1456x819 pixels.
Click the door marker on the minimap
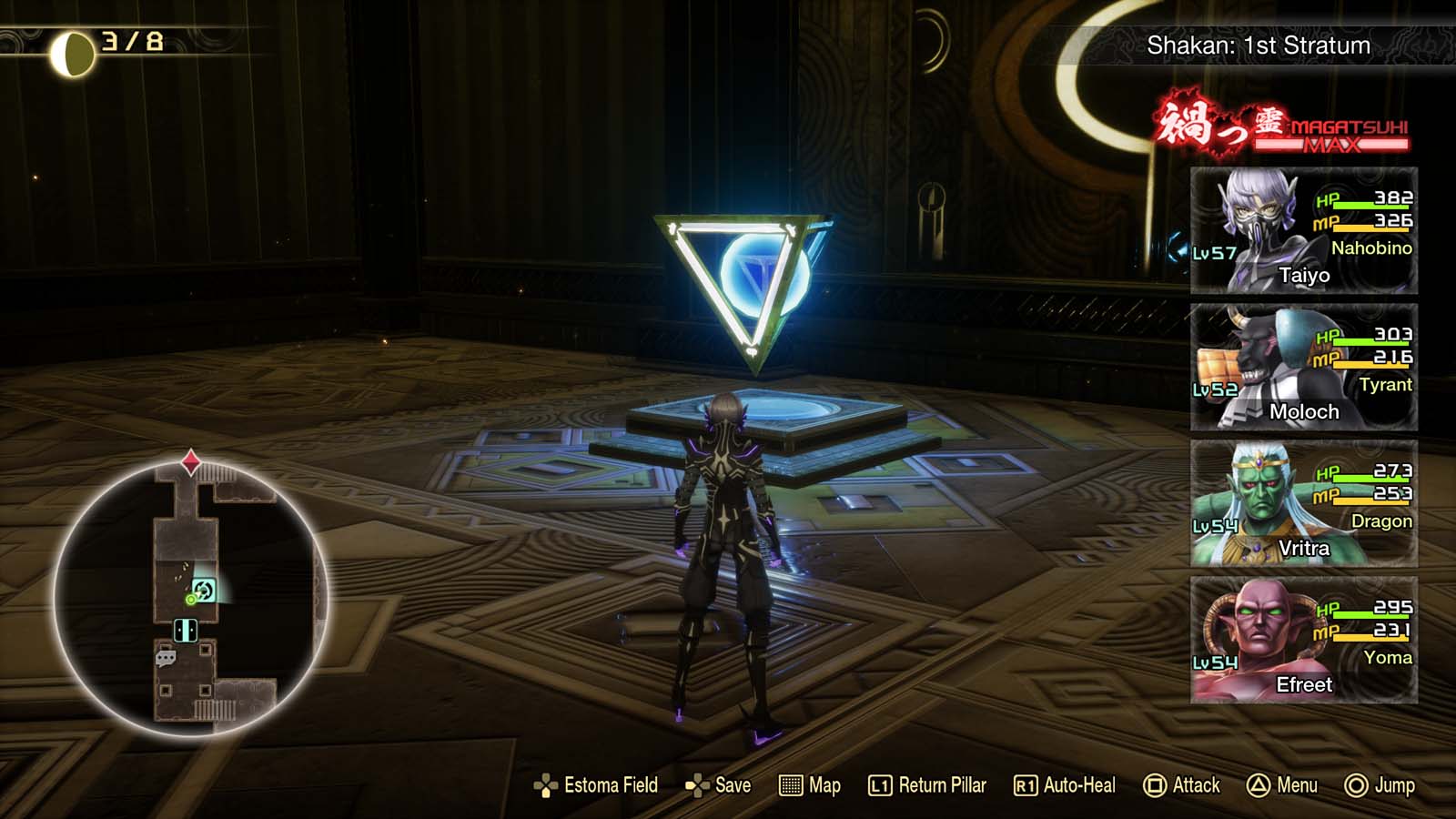[186, 629]
